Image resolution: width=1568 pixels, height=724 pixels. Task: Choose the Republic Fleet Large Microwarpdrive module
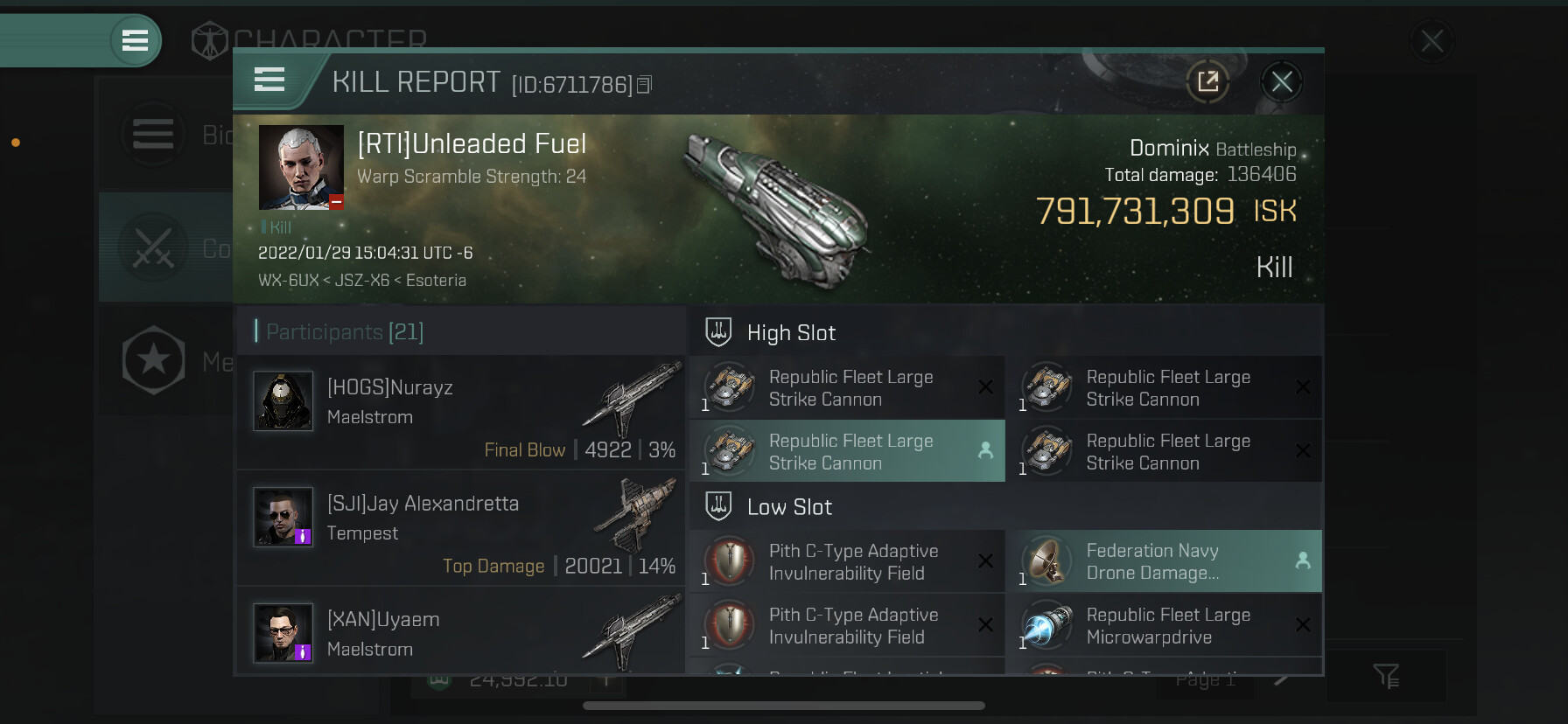1164,626
